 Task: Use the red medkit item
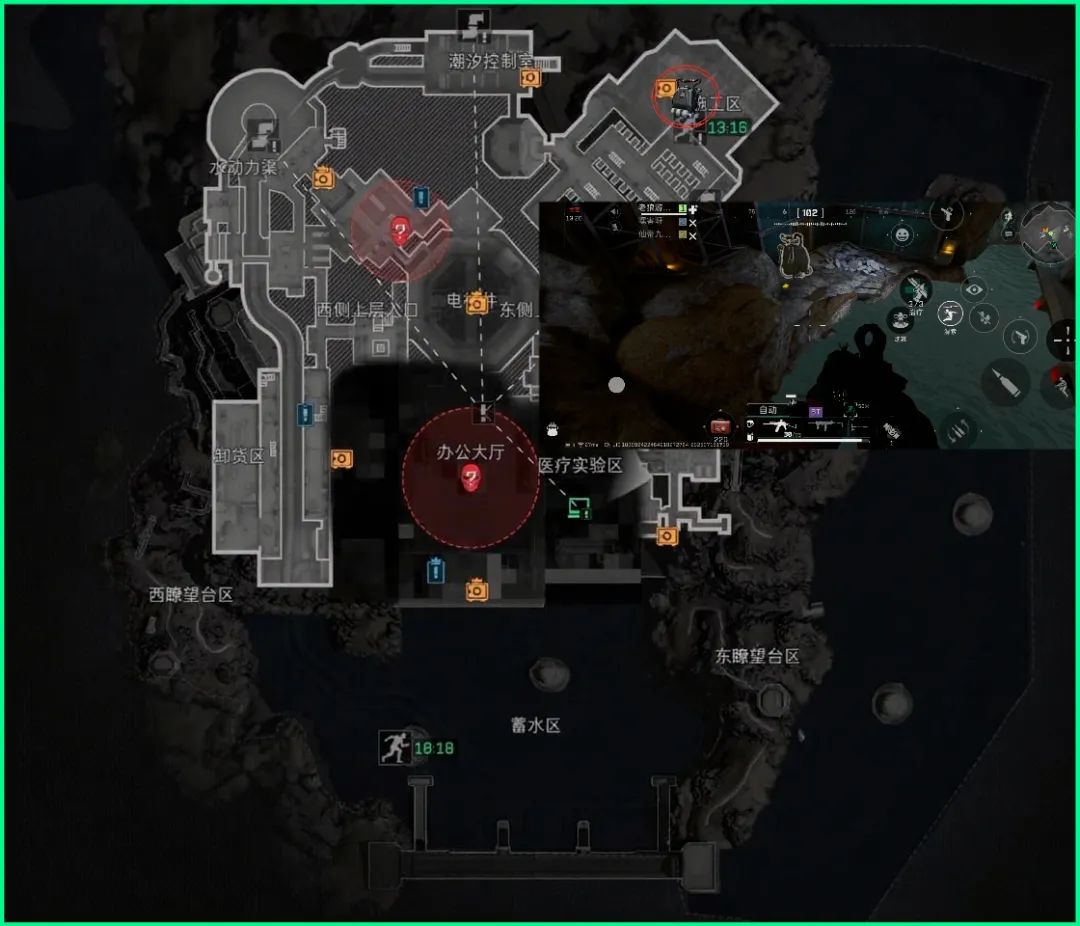tap(719, 424)
